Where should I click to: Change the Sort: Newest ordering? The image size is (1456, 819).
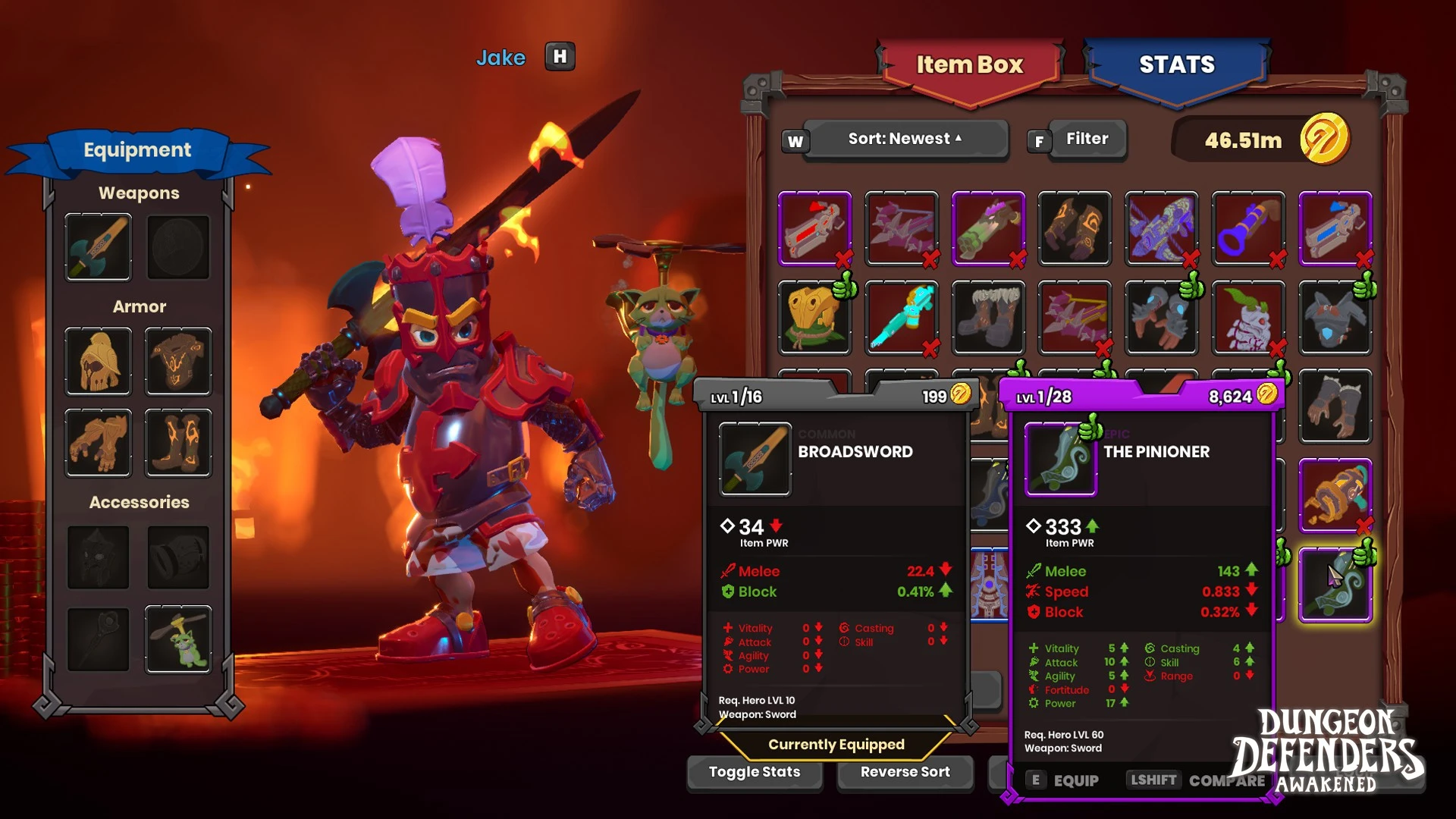click(x=905, y=140)
